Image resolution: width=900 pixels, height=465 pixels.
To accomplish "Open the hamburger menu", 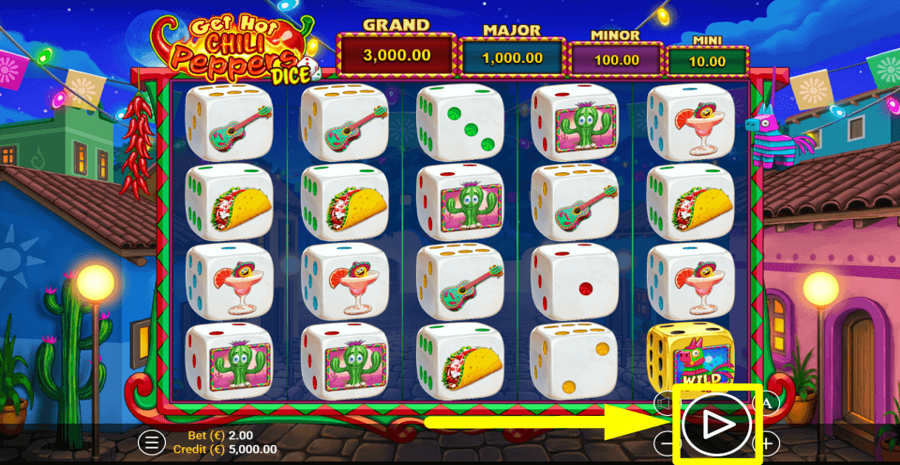I will click(152, 441).
